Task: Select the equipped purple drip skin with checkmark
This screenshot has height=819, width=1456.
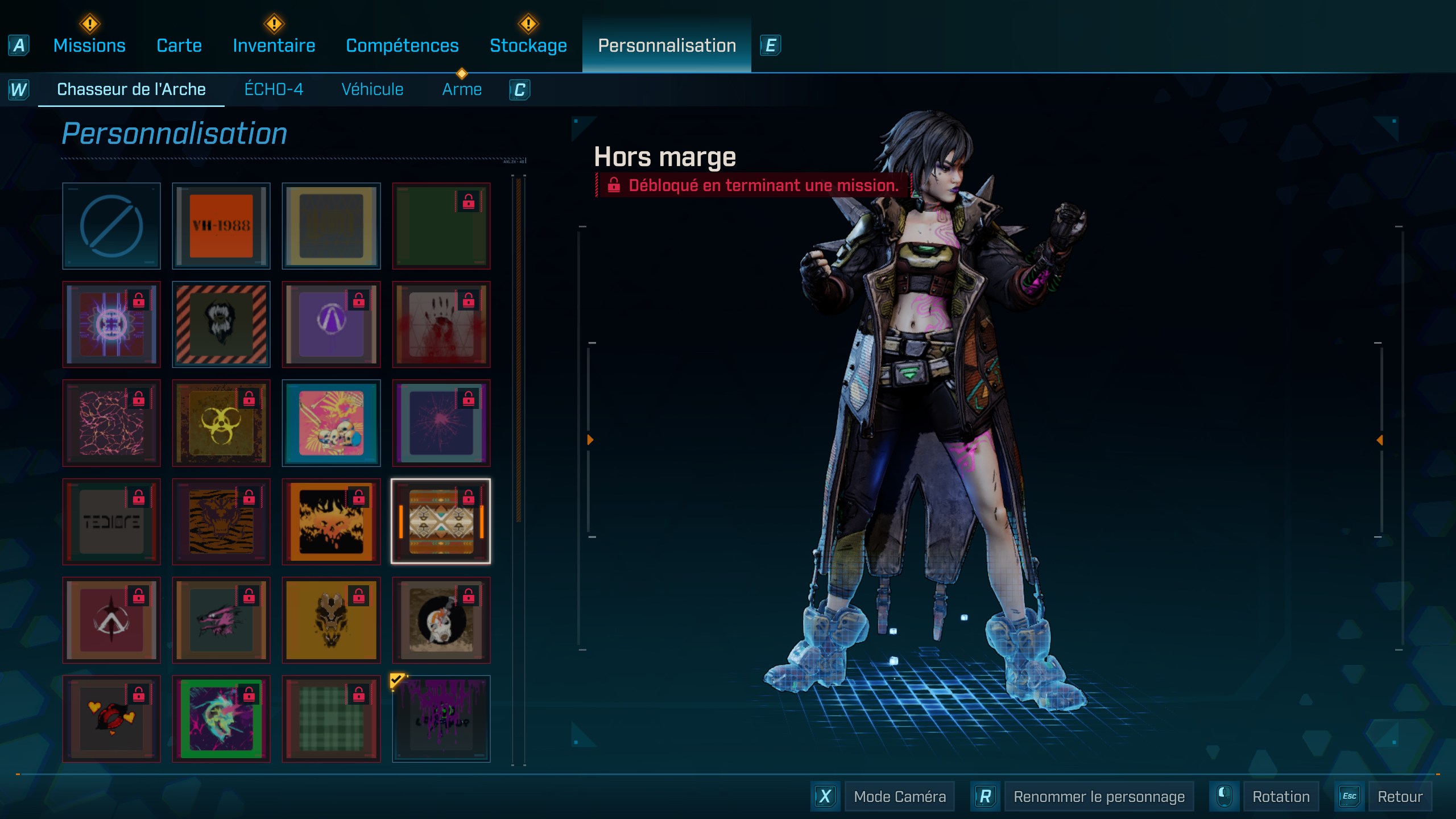Action: [441, 719]
